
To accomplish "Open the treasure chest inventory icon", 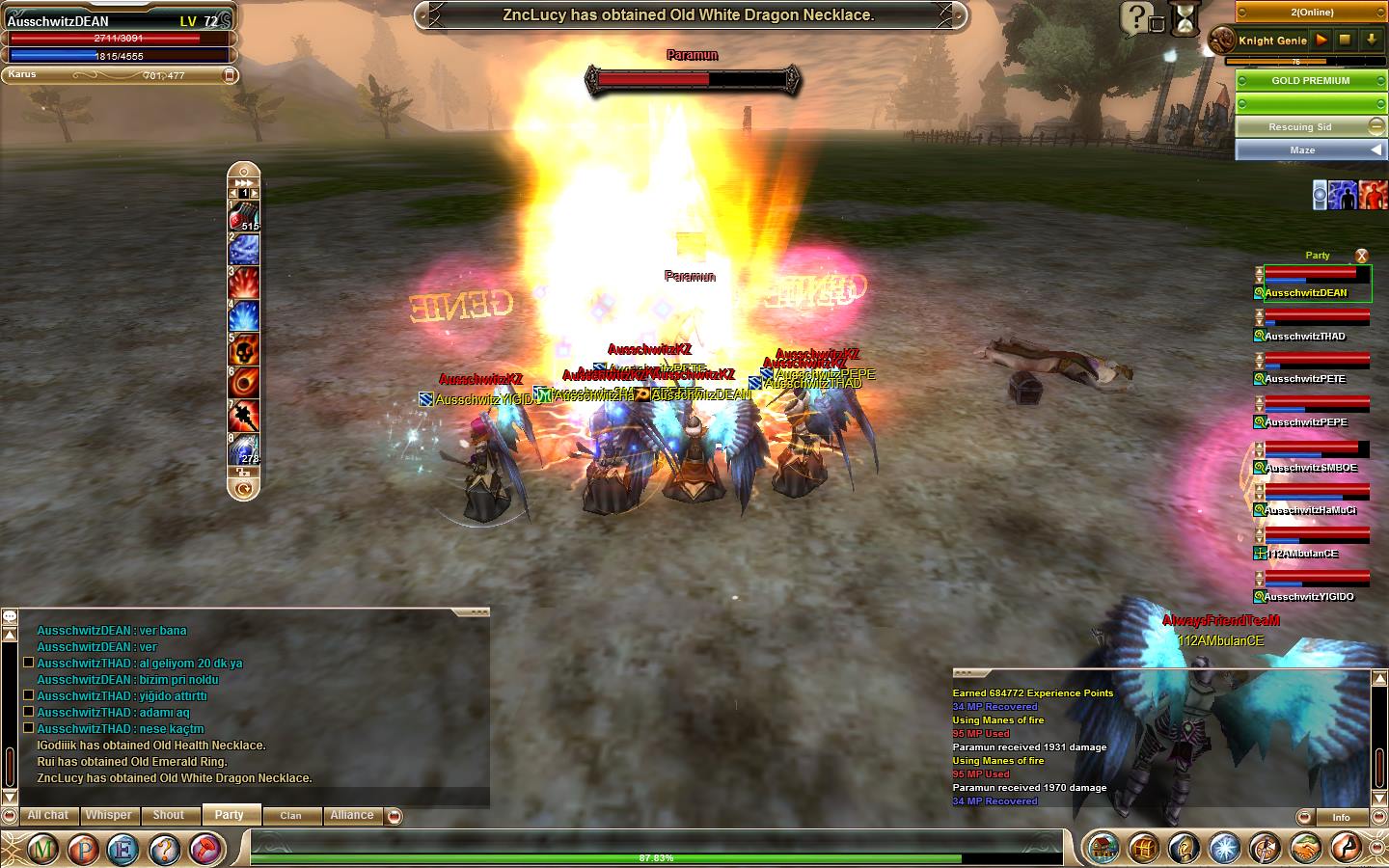I will pos(1143,849).
